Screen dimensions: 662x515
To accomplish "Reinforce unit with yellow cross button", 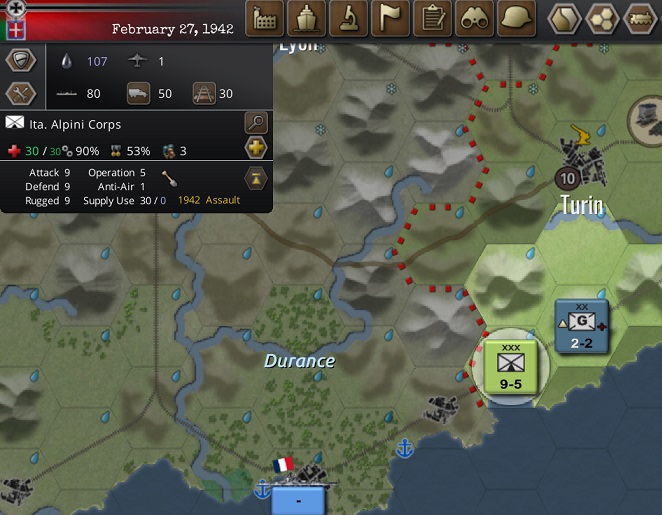I will pyautogui.click(x=256, y=149).
